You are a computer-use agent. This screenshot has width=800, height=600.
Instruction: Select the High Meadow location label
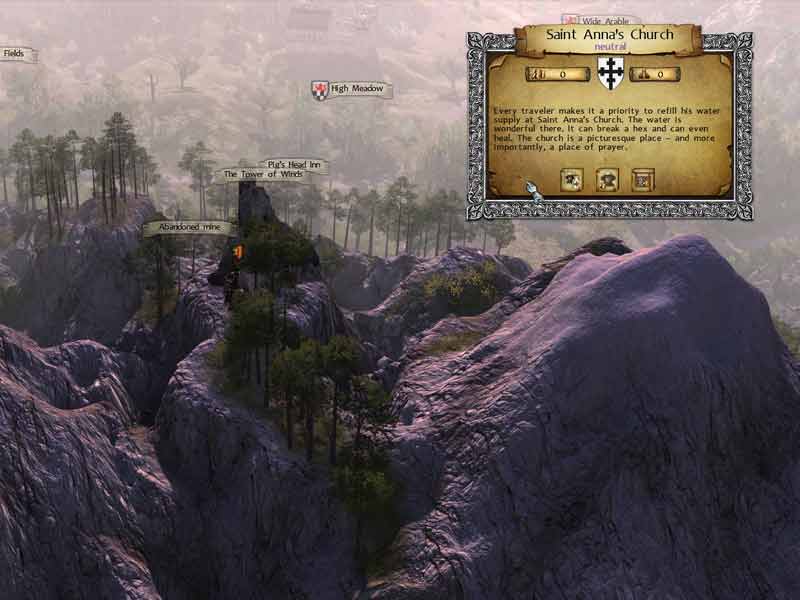pos(356,89)
